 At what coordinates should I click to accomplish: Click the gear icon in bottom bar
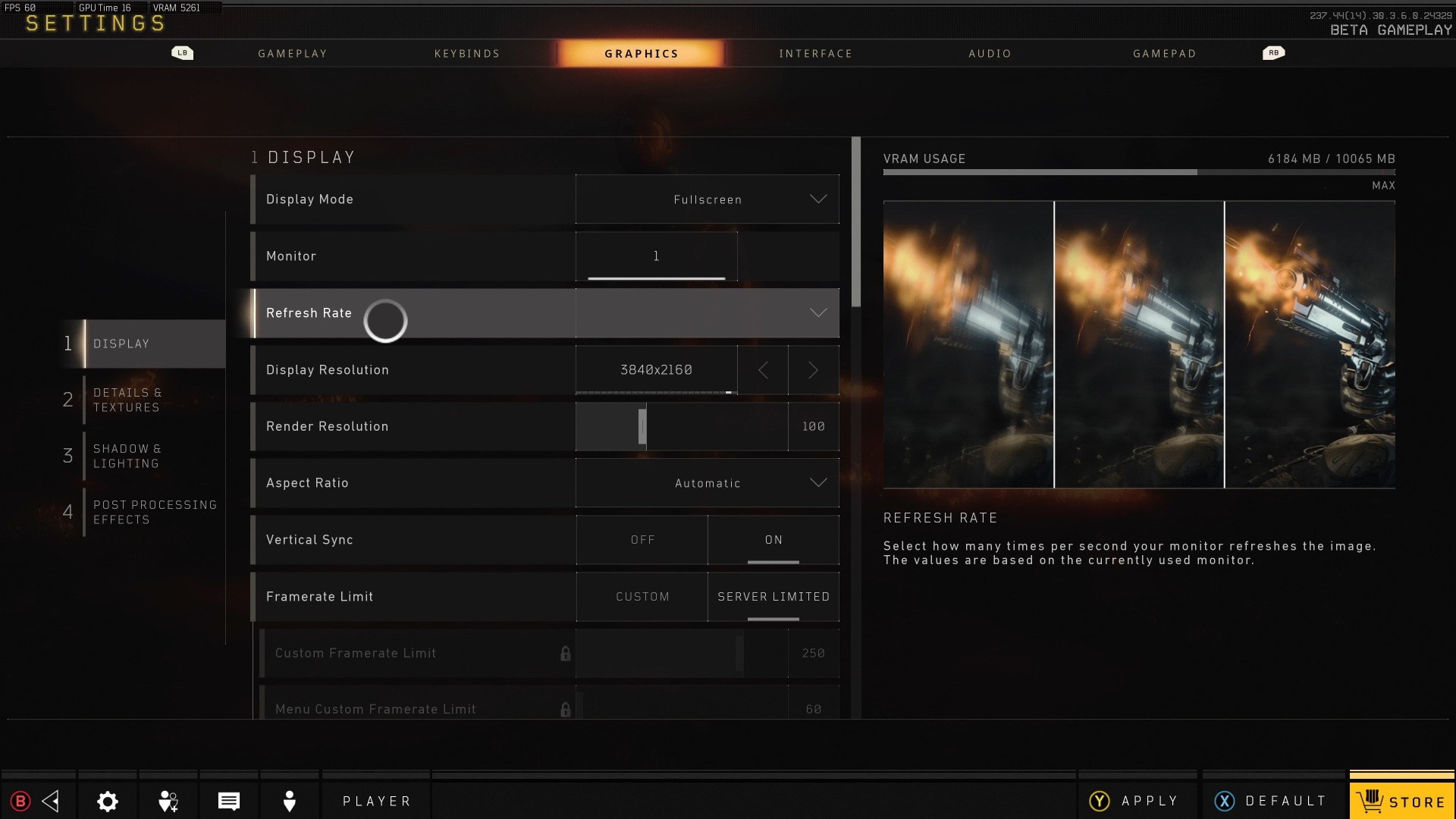108,801
